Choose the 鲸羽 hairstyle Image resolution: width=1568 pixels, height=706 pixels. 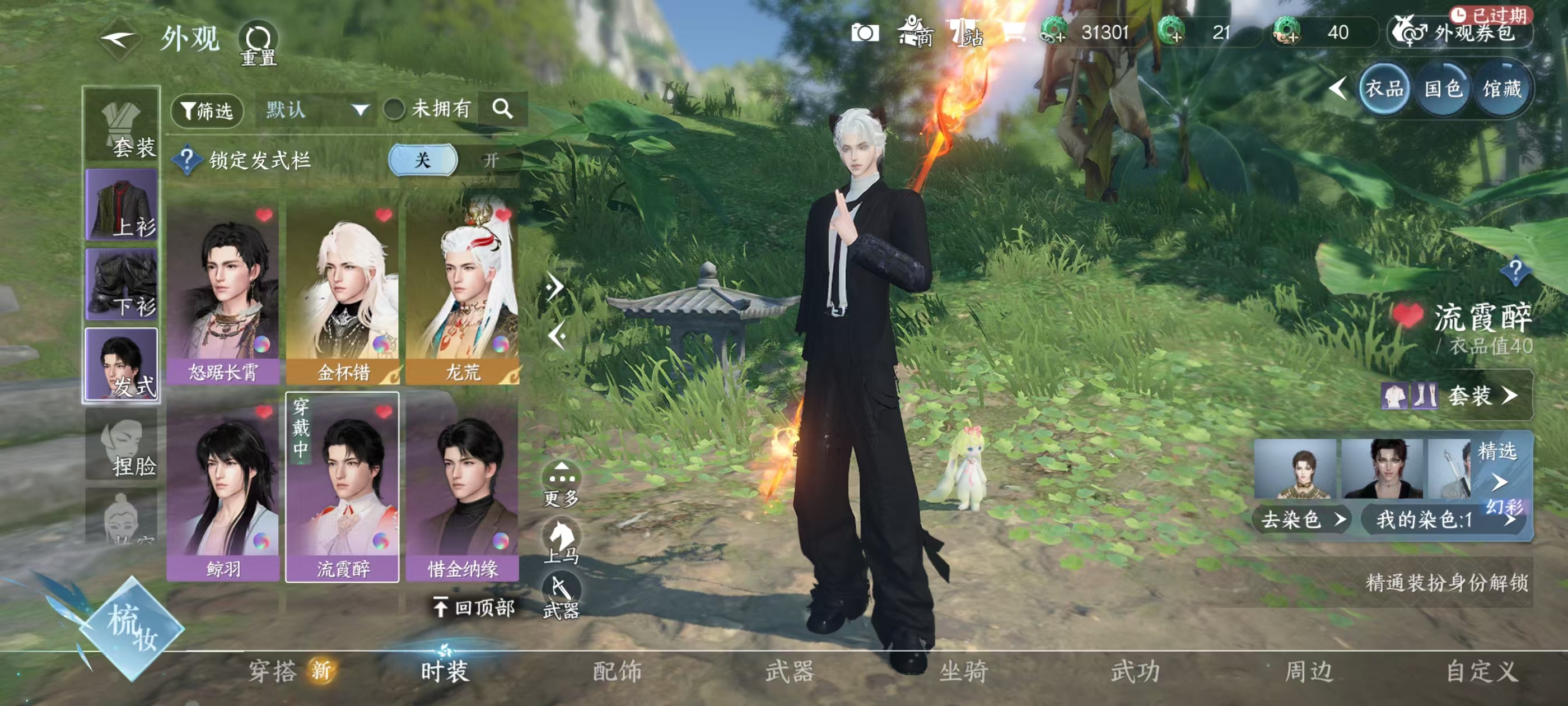pyautogui.click(x=223, y=490)
